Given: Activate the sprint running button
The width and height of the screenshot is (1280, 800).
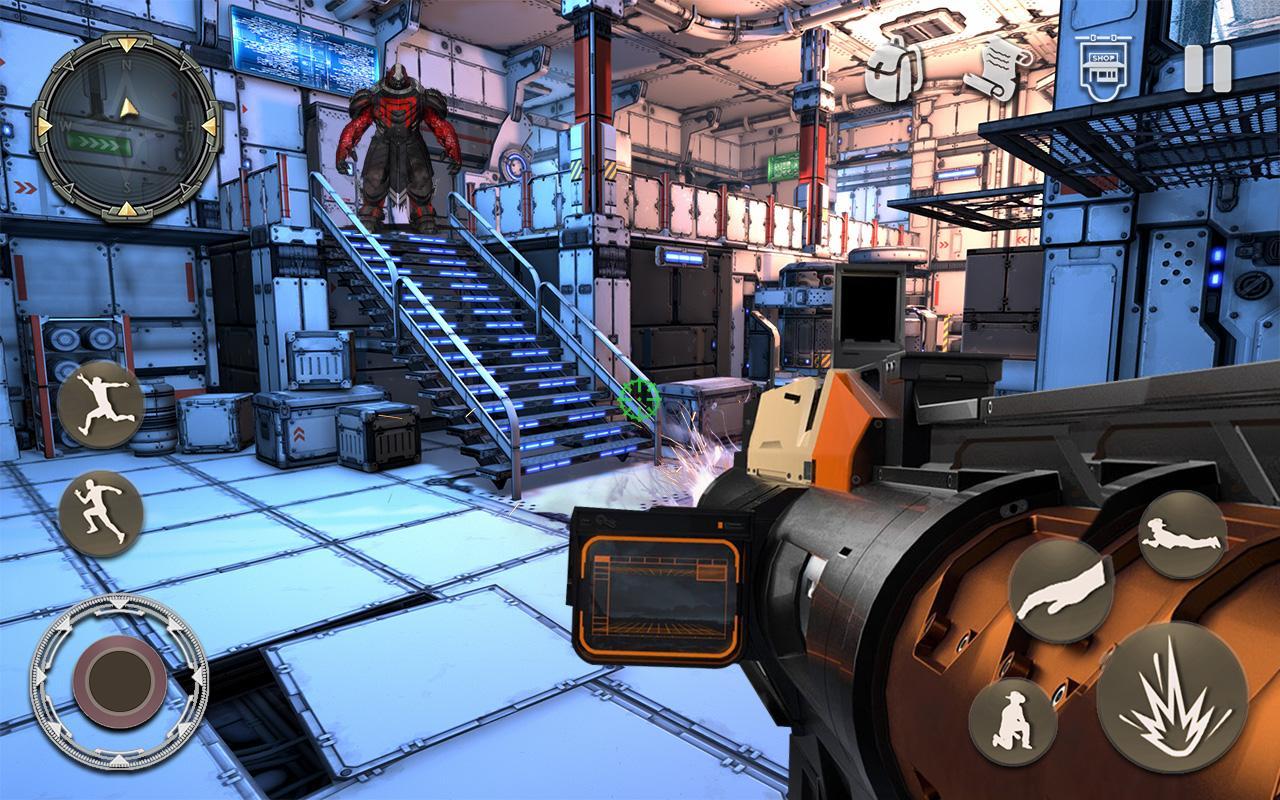Looking at the screenshot, I should pos(101,513).
